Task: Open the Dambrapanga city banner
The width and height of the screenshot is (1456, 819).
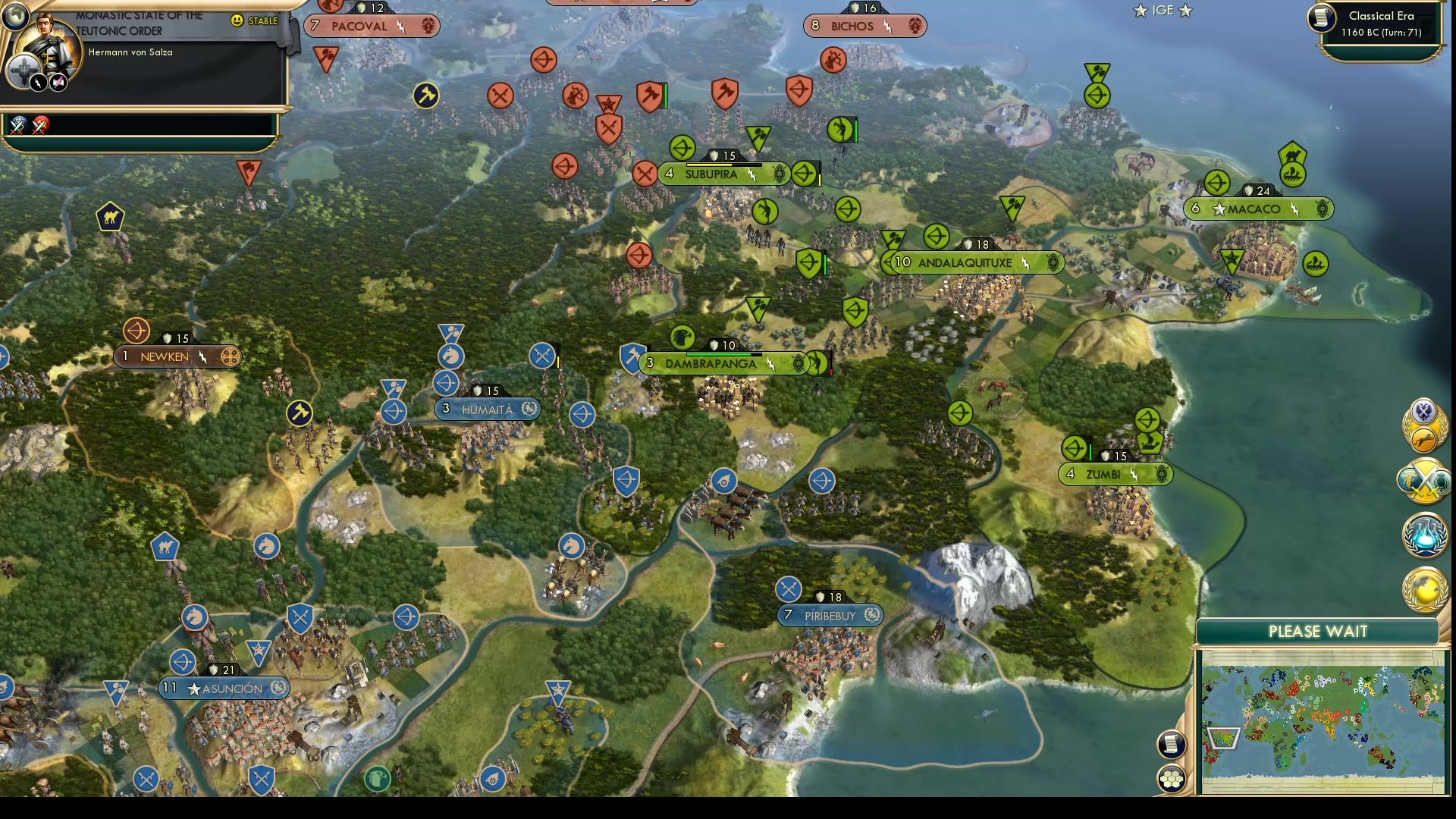Action: click(x=713, y=363)
